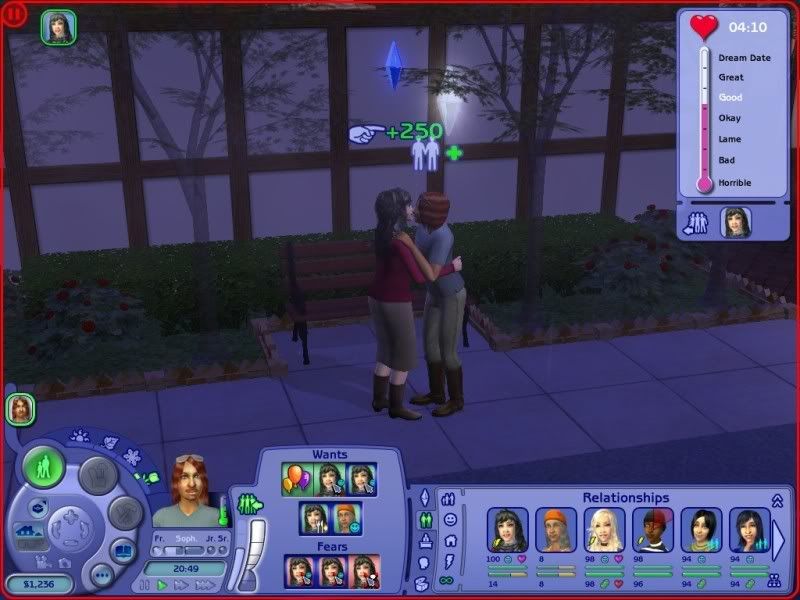This screenshot has height=600, width=800.
Task: Select the blonde Sim's relationship portrait
Action: [605, 528]
